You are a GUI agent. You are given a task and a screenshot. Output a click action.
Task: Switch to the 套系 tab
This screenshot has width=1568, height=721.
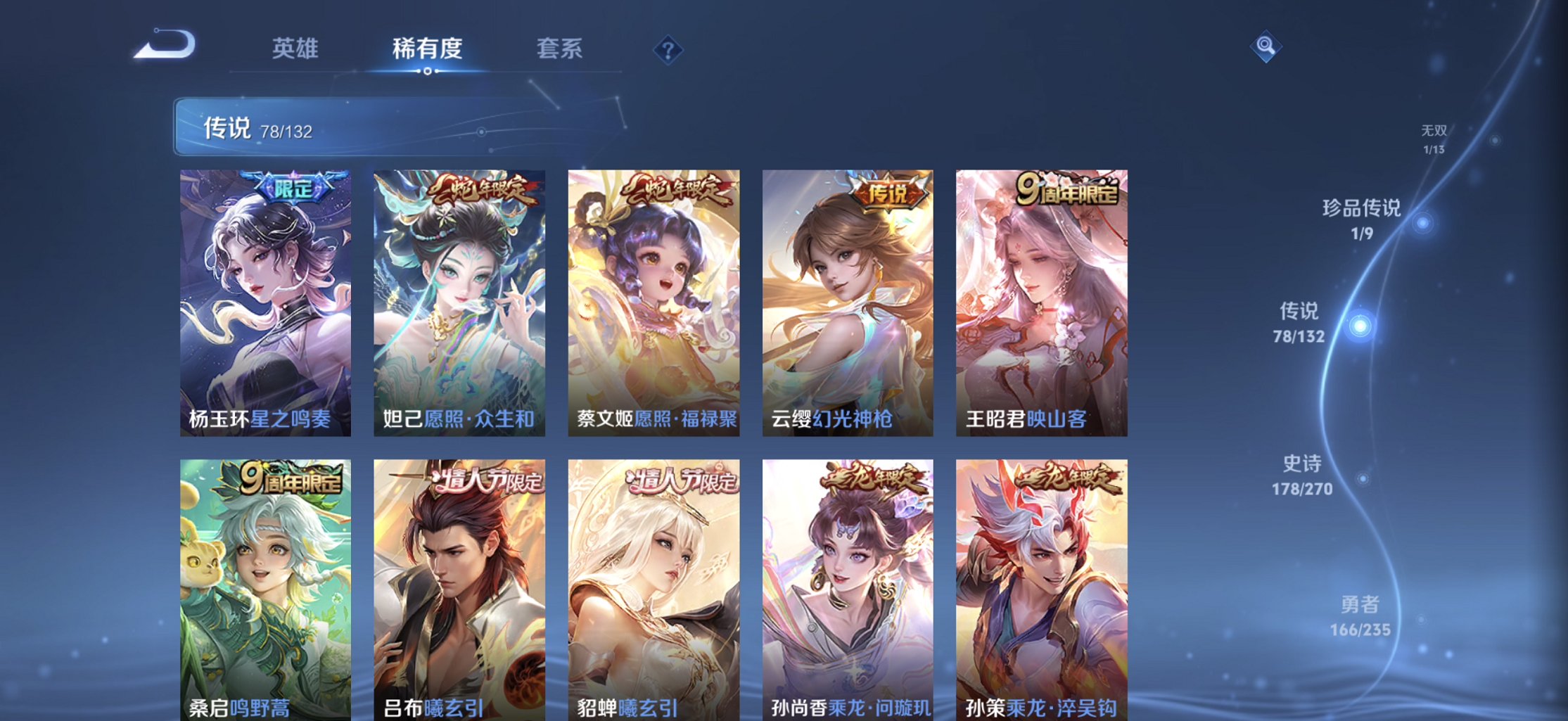click(559, 49)
